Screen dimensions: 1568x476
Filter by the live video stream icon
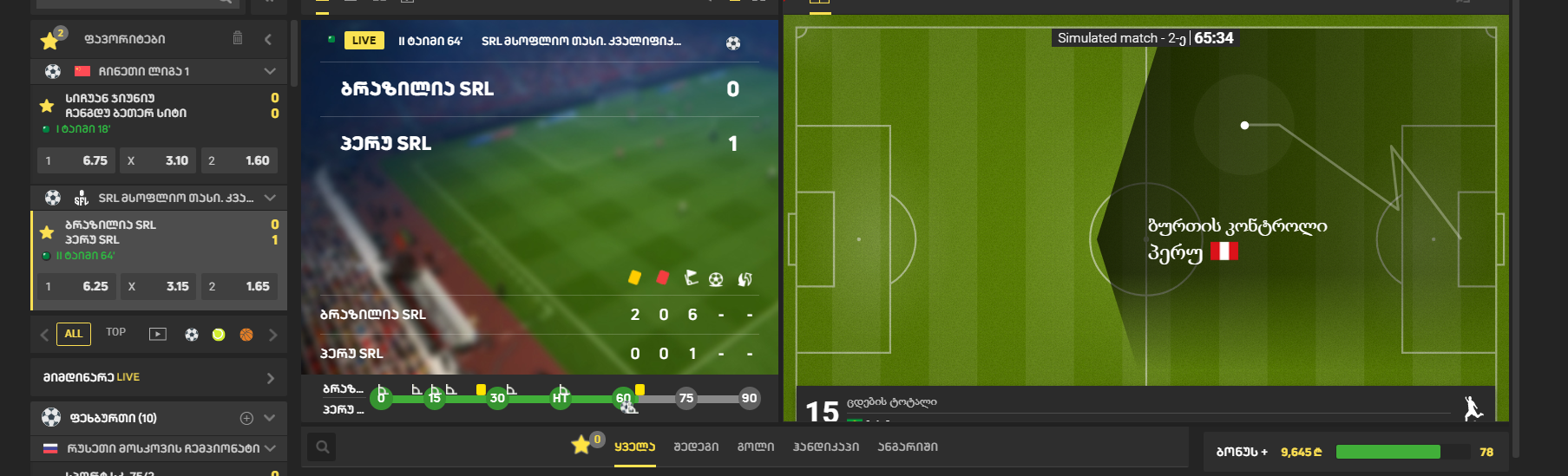click(158, 334)
